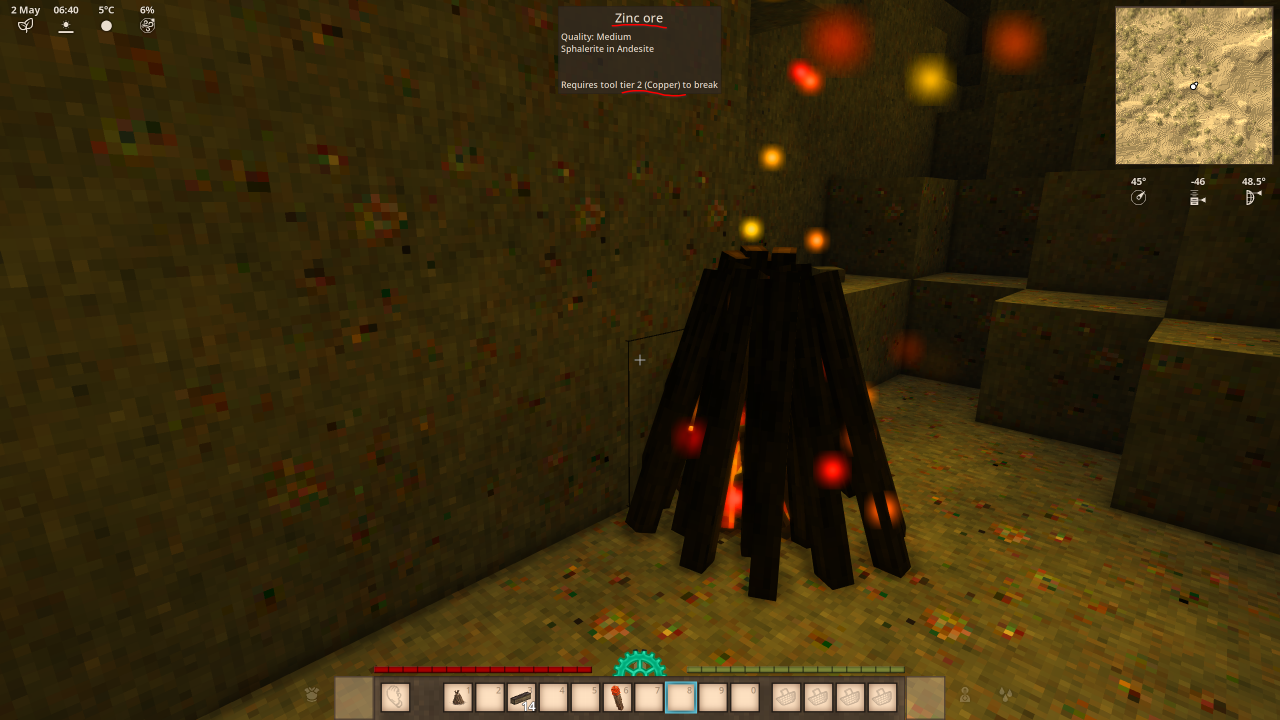Image resolution: width=1280 pixels, height=720 pixels.
Task: Select the plank stack in hotbar slot 3
Action: [521, 697]
